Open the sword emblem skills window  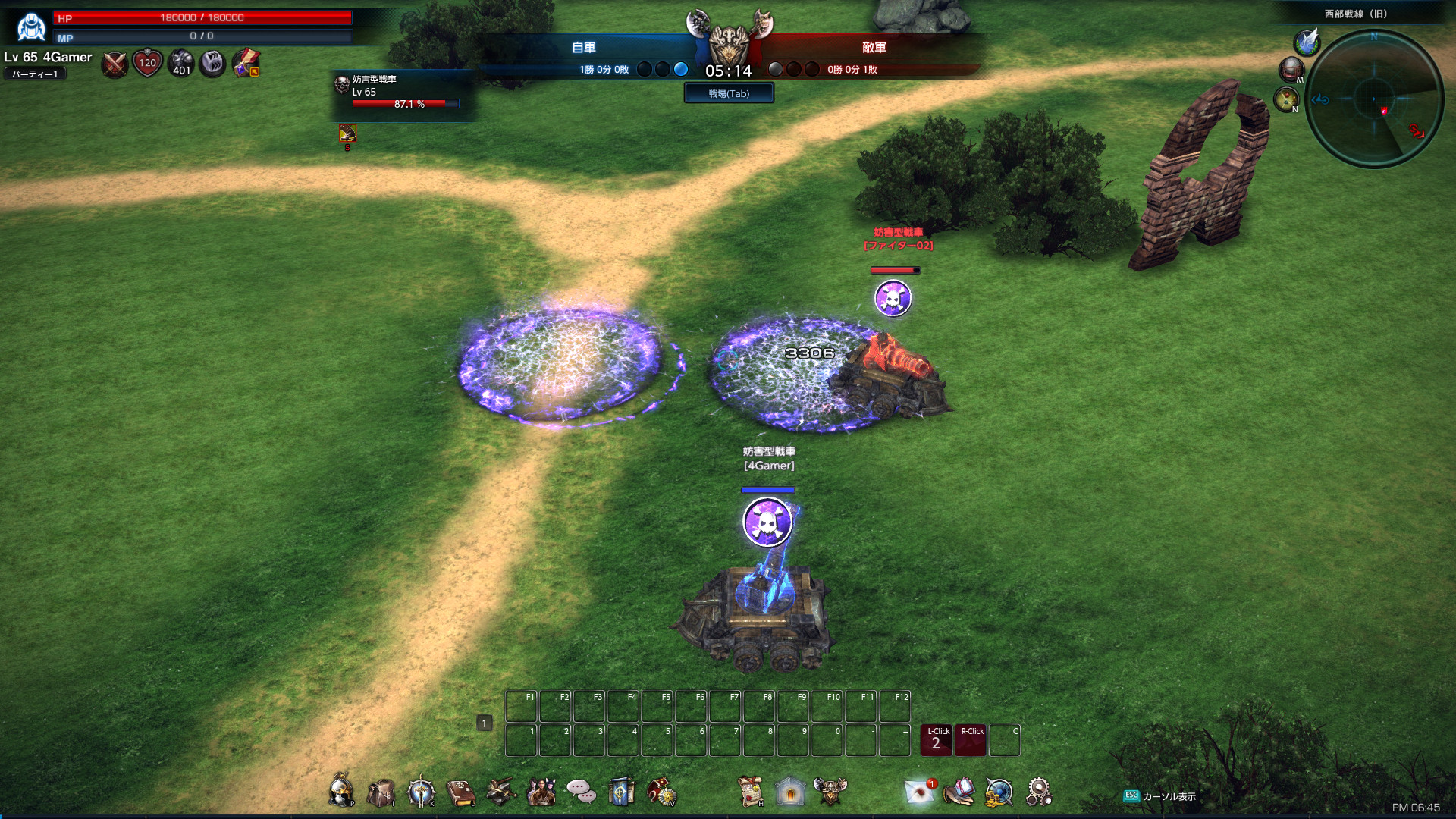pos(420,792)
